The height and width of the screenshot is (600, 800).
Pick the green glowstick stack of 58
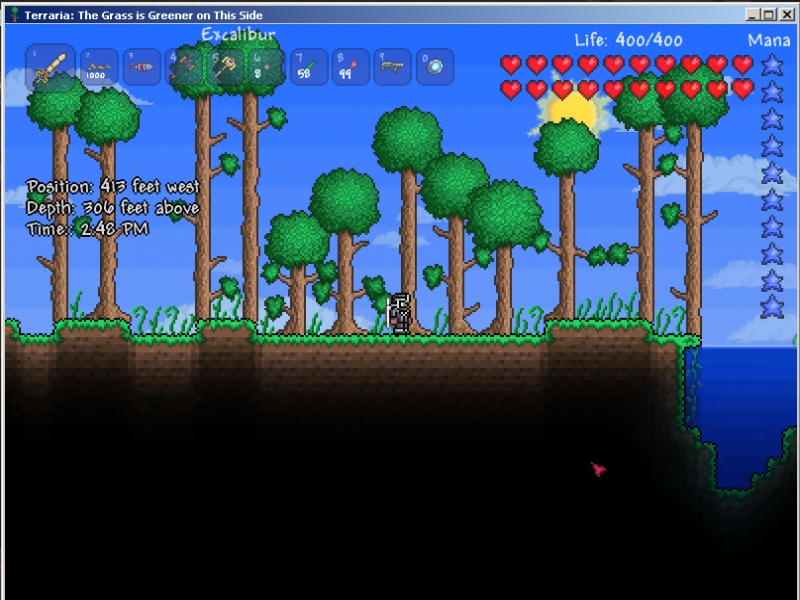tap(309, 68)
